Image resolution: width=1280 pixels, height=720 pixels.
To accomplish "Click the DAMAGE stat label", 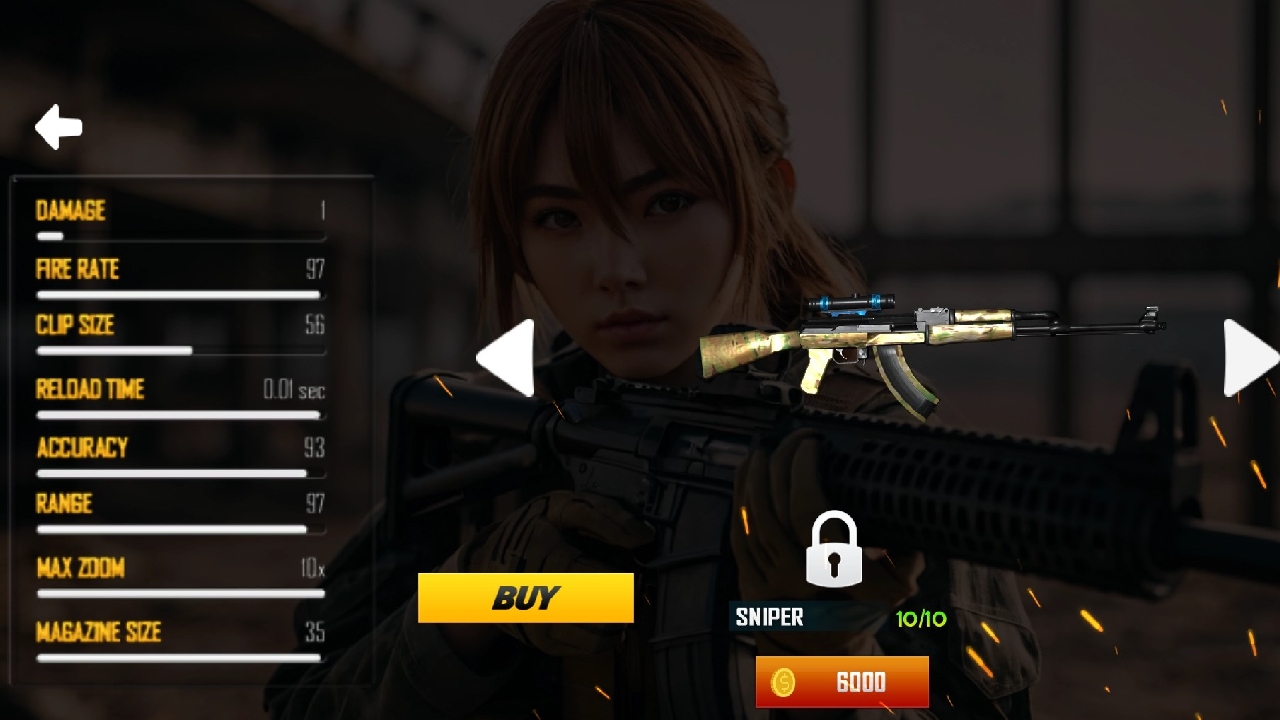I will click(70, 211).
